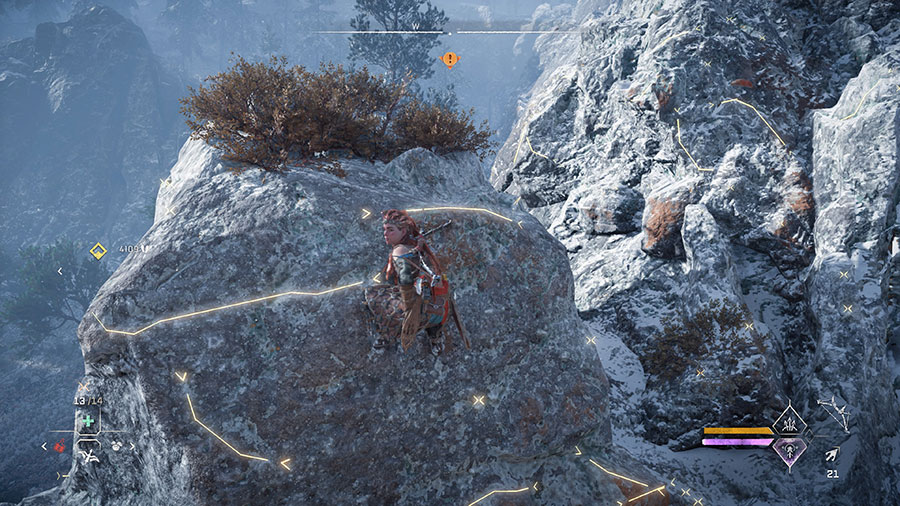The image size is (900, 506).
Task: Choose the arrow ammo type icon
Action: [832, 455]
